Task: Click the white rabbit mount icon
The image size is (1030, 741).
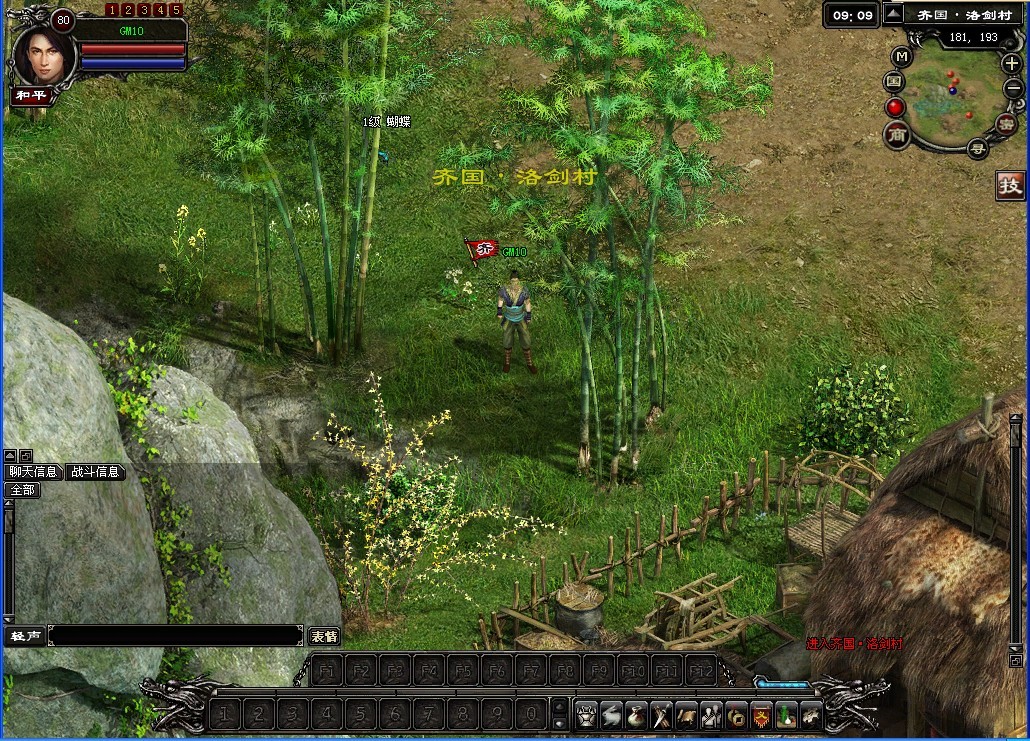Action: (611, 715)
